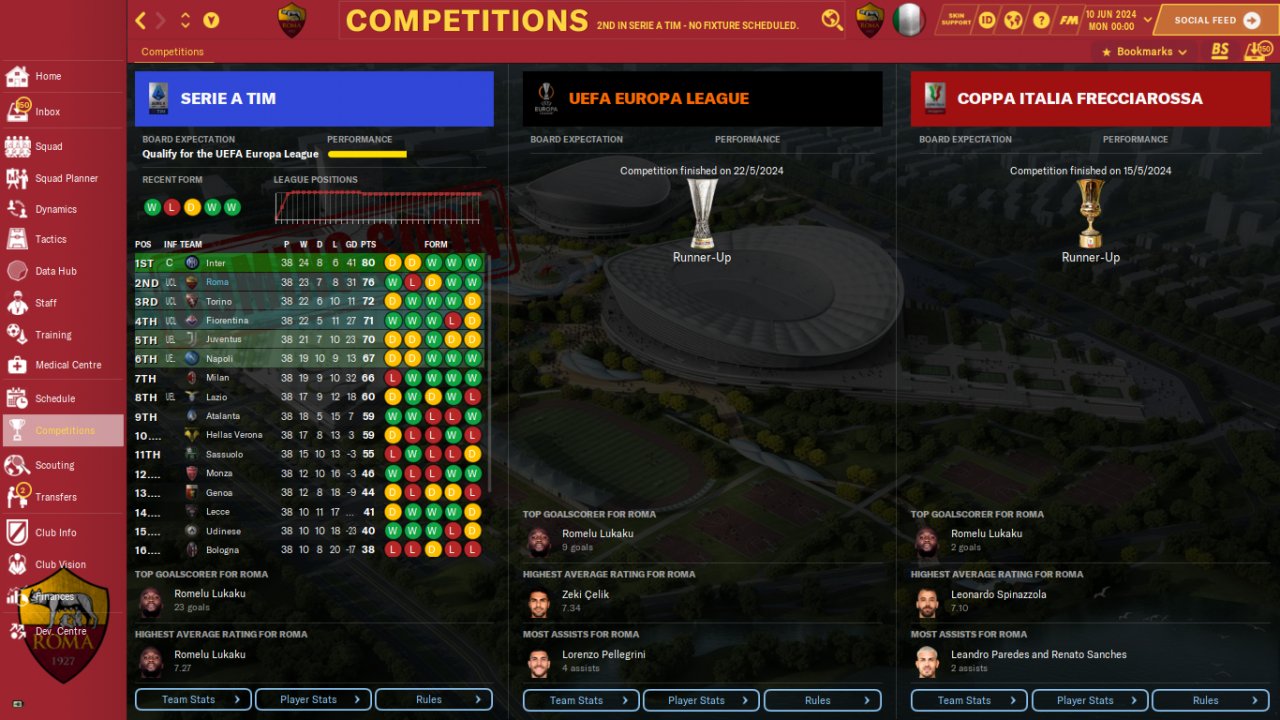
Task: Select the UEFA Europa League header
Action: (x=702, y=99)
